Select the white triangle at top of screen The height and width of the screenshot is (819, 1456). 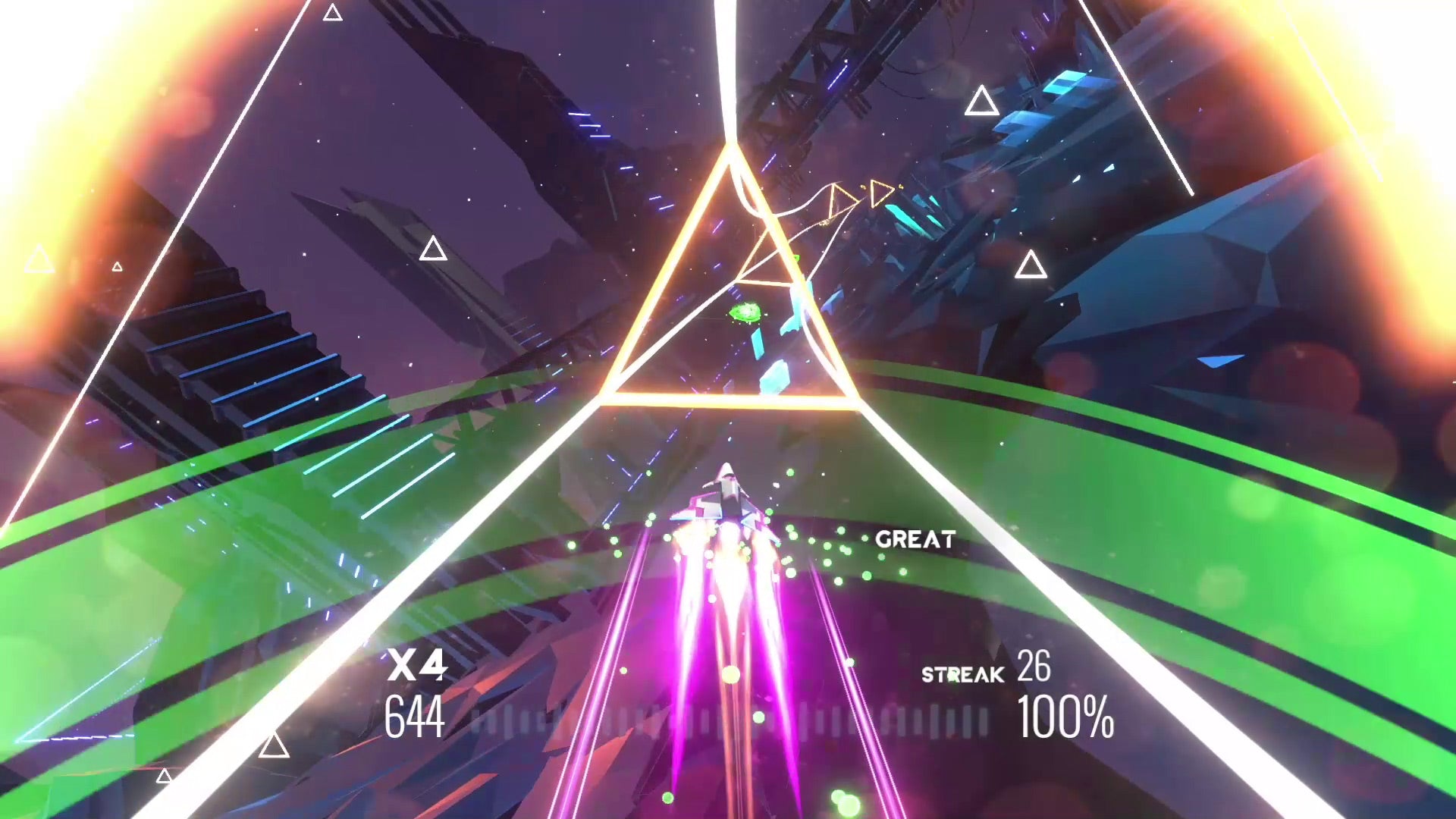(332, 13)
